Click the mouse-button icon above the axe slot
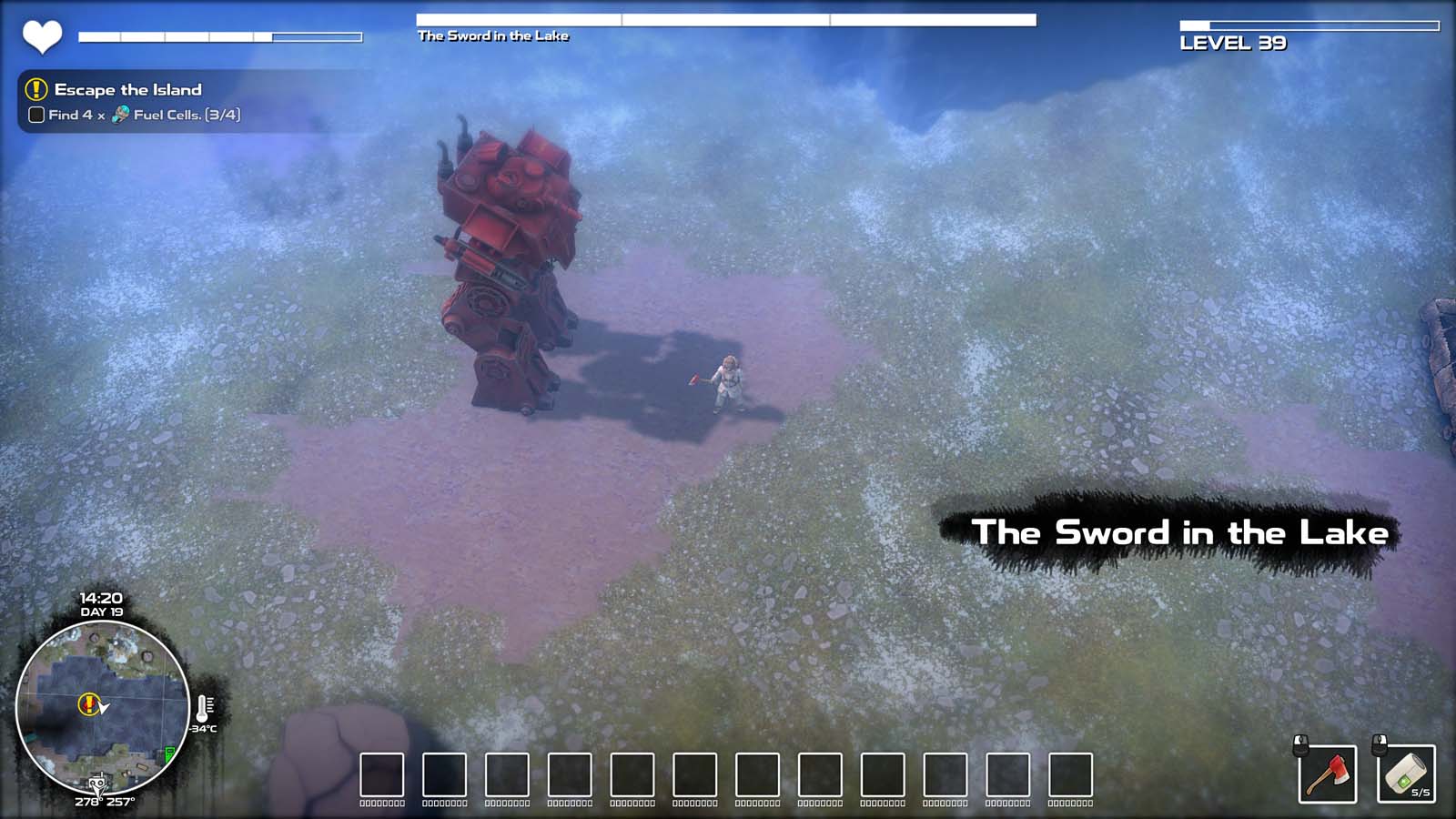The width and height of the screenshot is (1456, 819). click(1300, 745)
